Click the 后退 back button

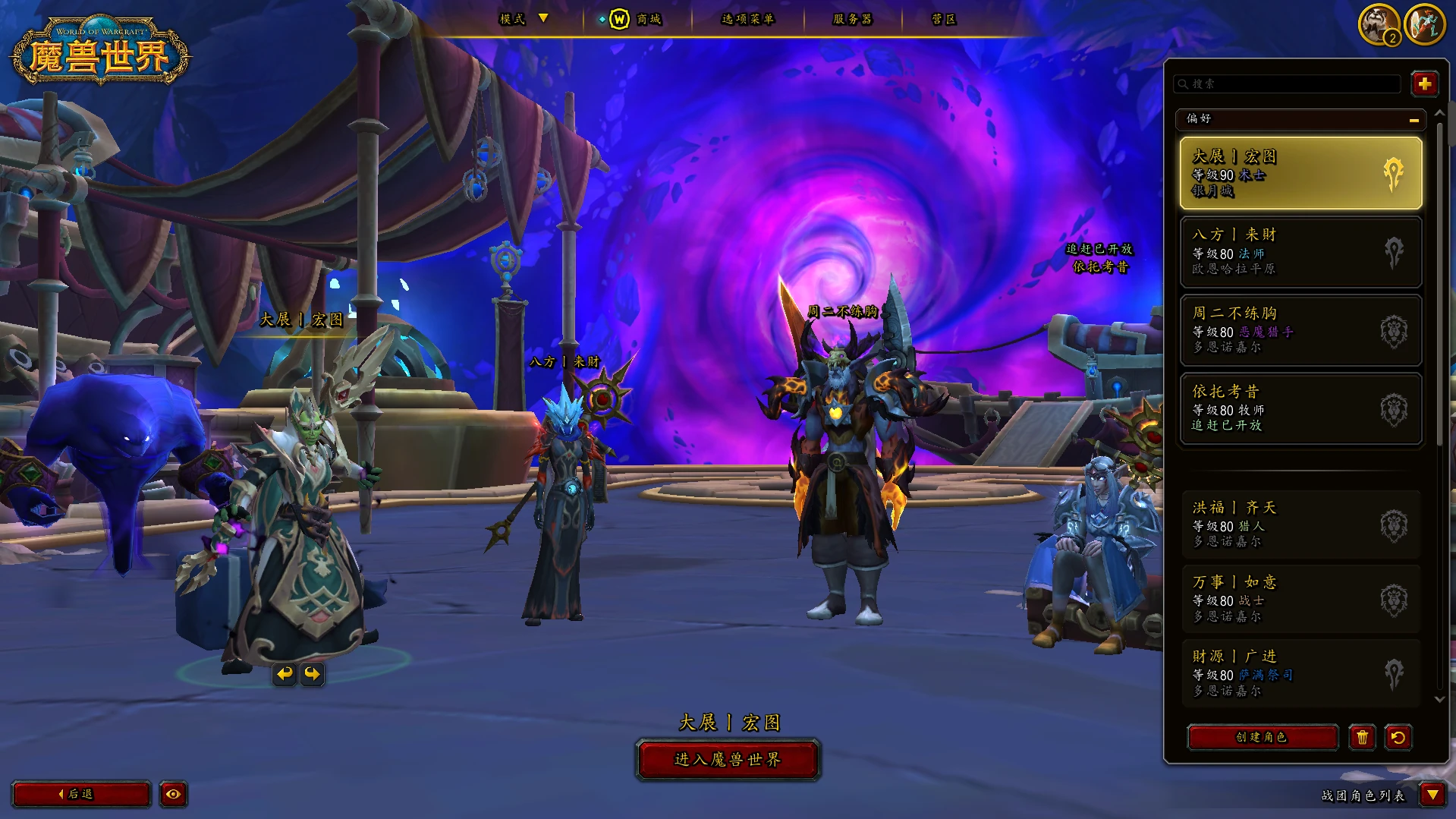[80, 794]
